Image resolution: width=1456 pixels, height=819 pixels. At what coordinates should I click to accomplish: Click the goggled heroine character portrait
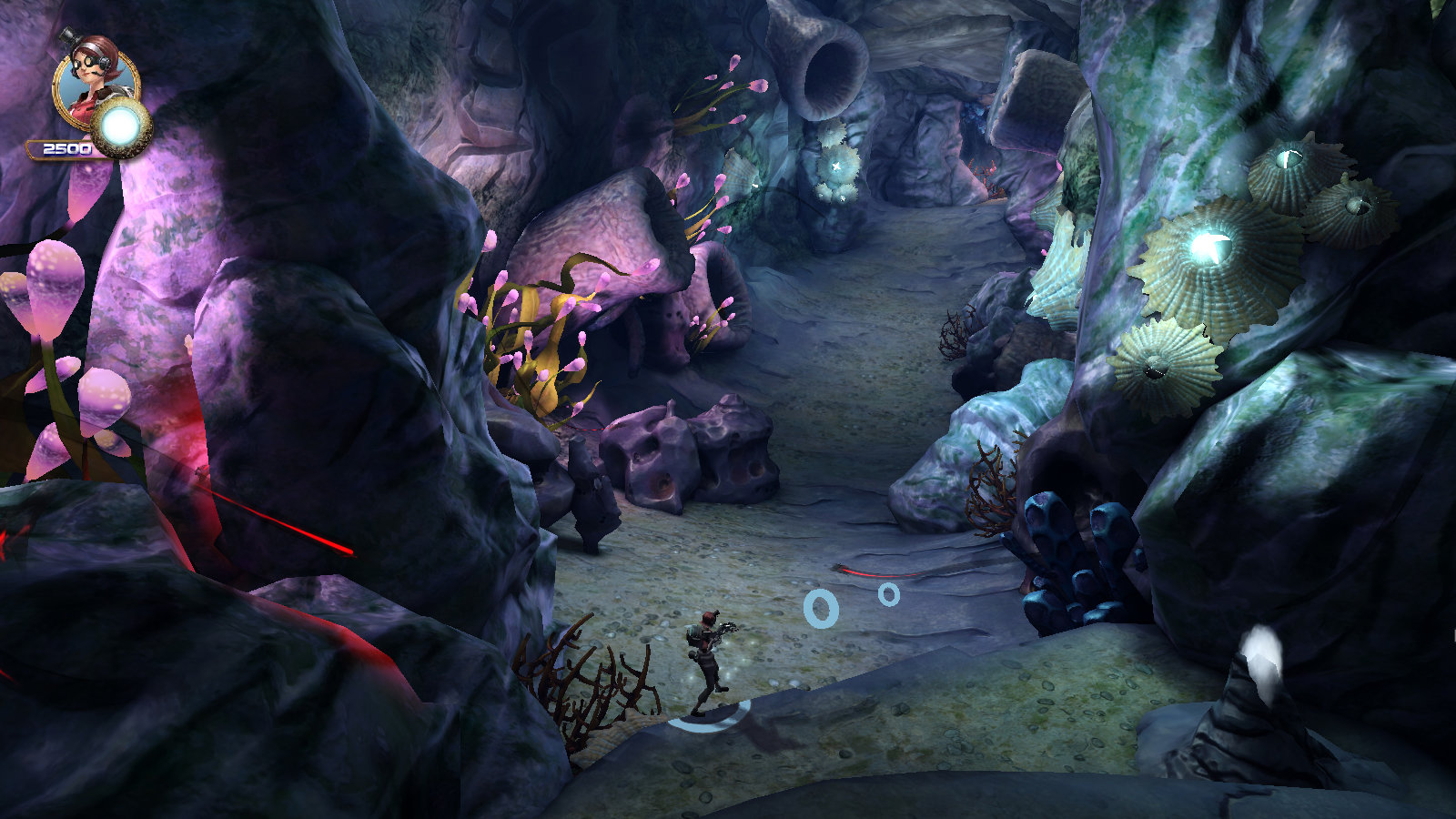coord(91,82)
